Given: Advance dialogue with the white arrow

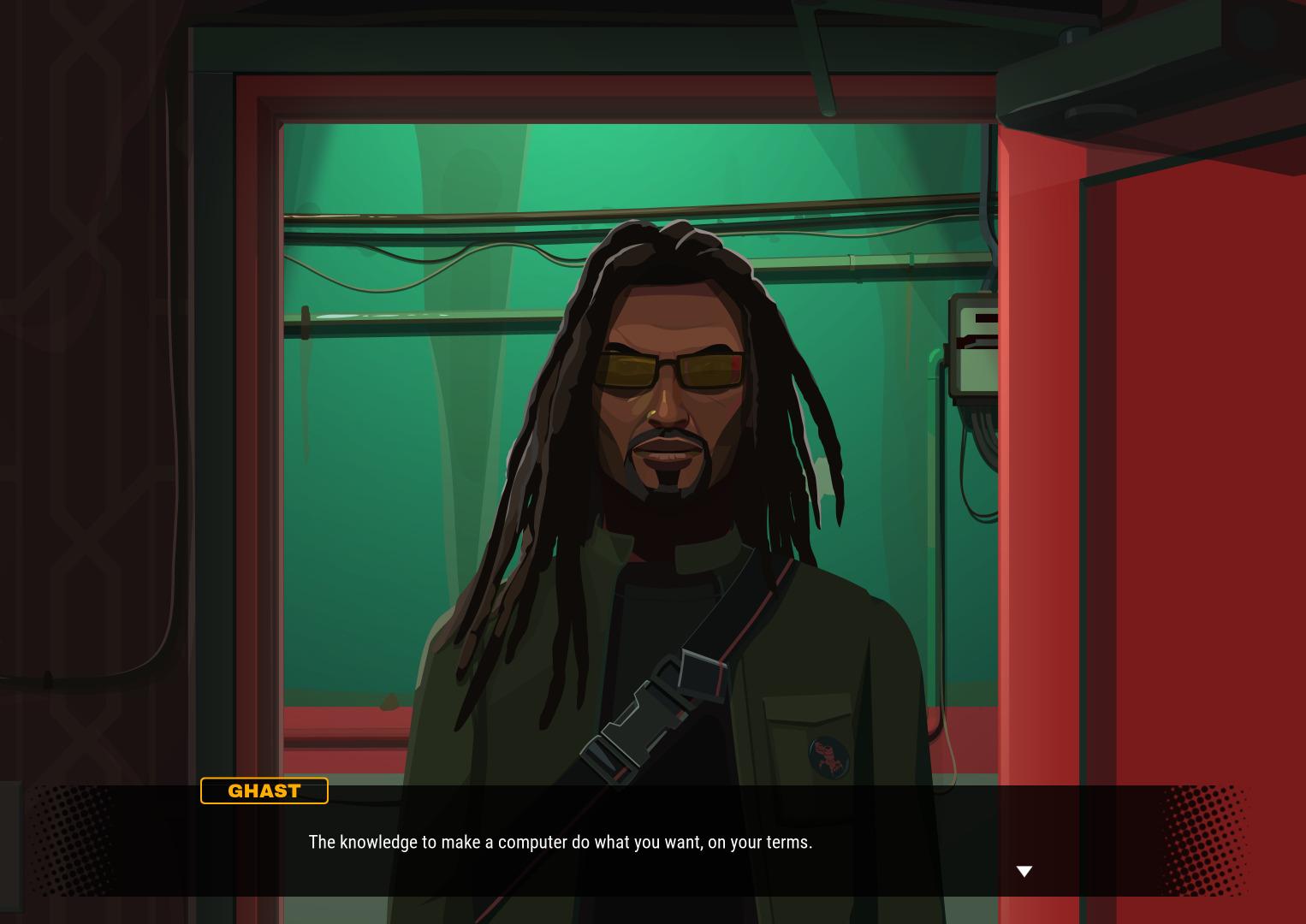Looking at the screenshot, I should [x=1024, y=871].
